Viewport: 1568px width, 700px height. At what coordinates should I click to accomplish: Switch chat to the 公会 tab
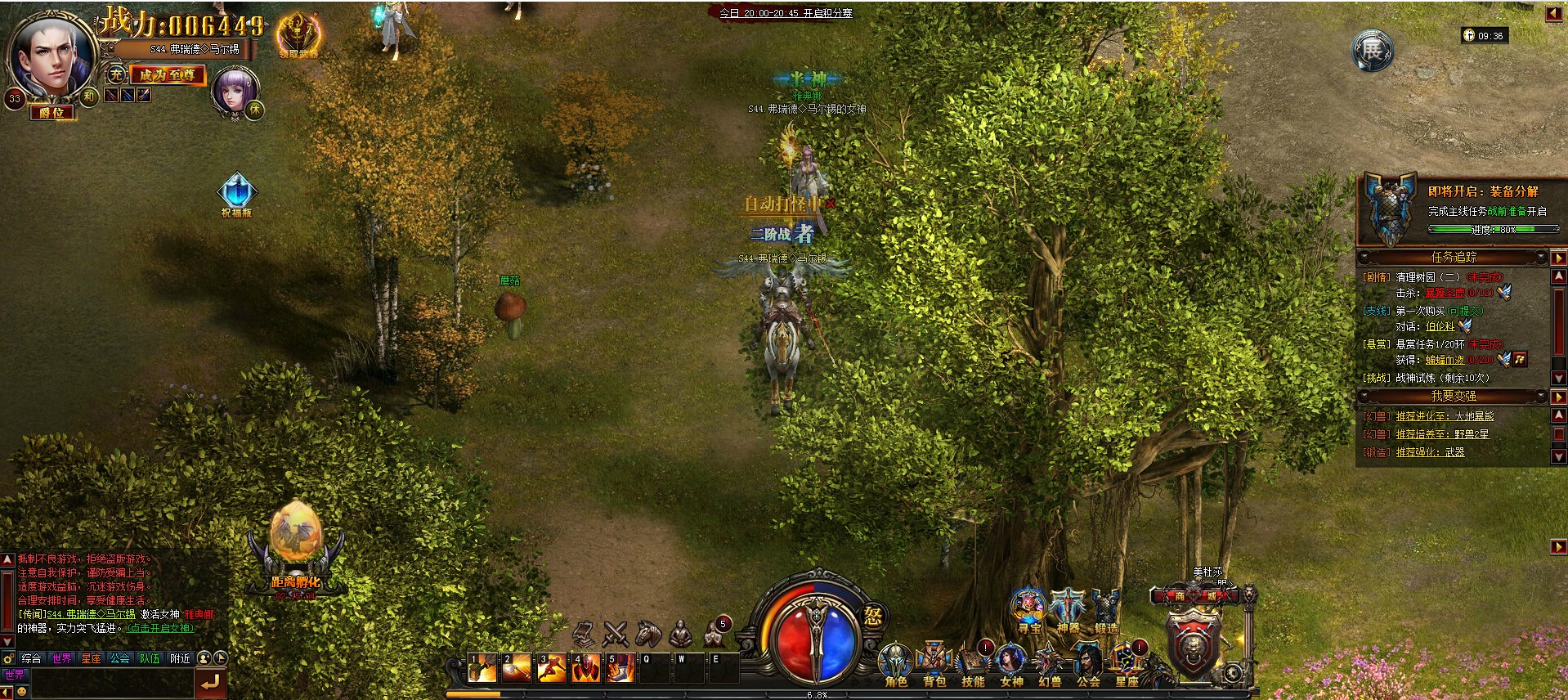point(120,658)
